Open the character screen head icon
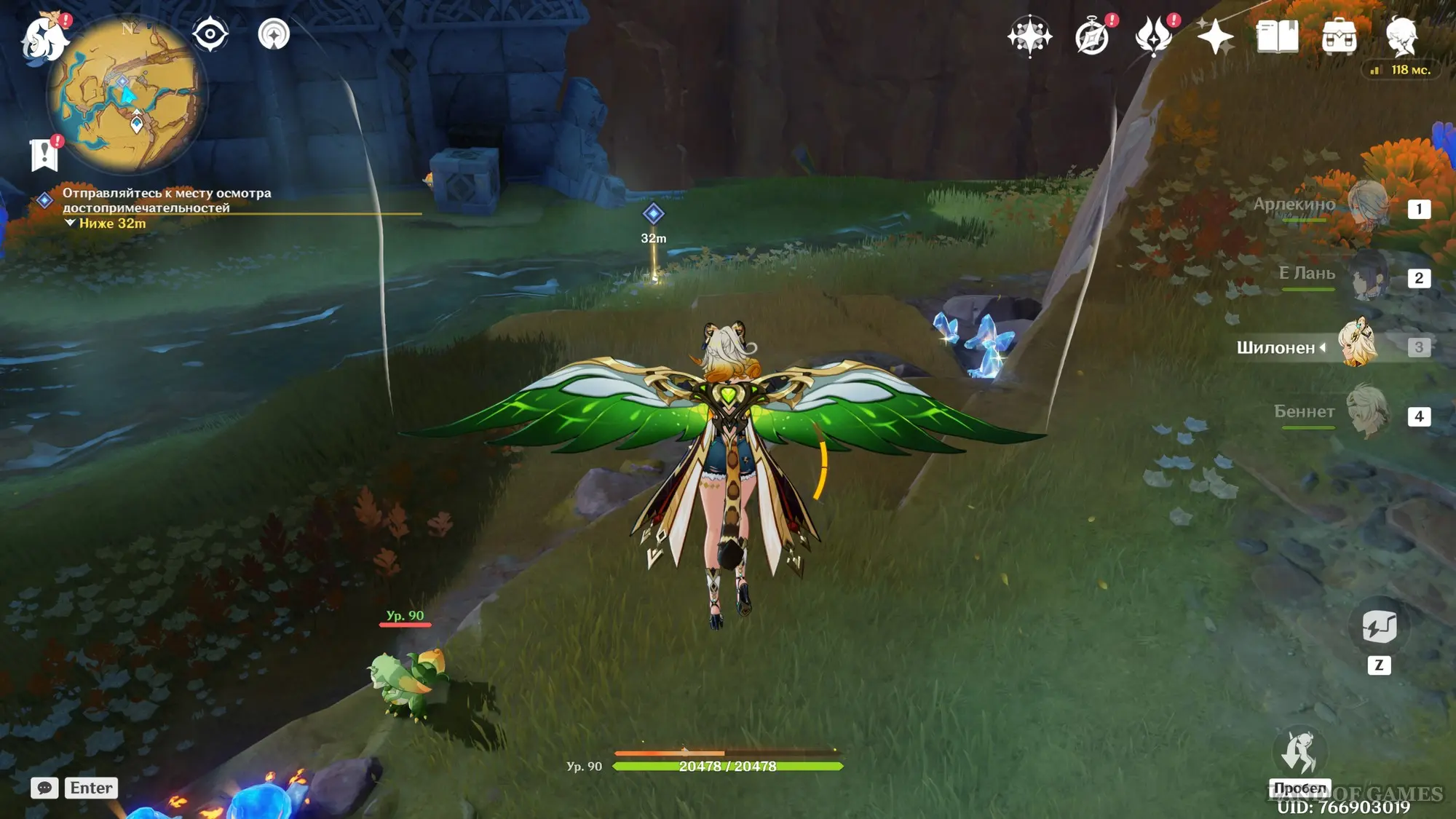This screenshot has height=819, width=1456. tap(1401, 36)
